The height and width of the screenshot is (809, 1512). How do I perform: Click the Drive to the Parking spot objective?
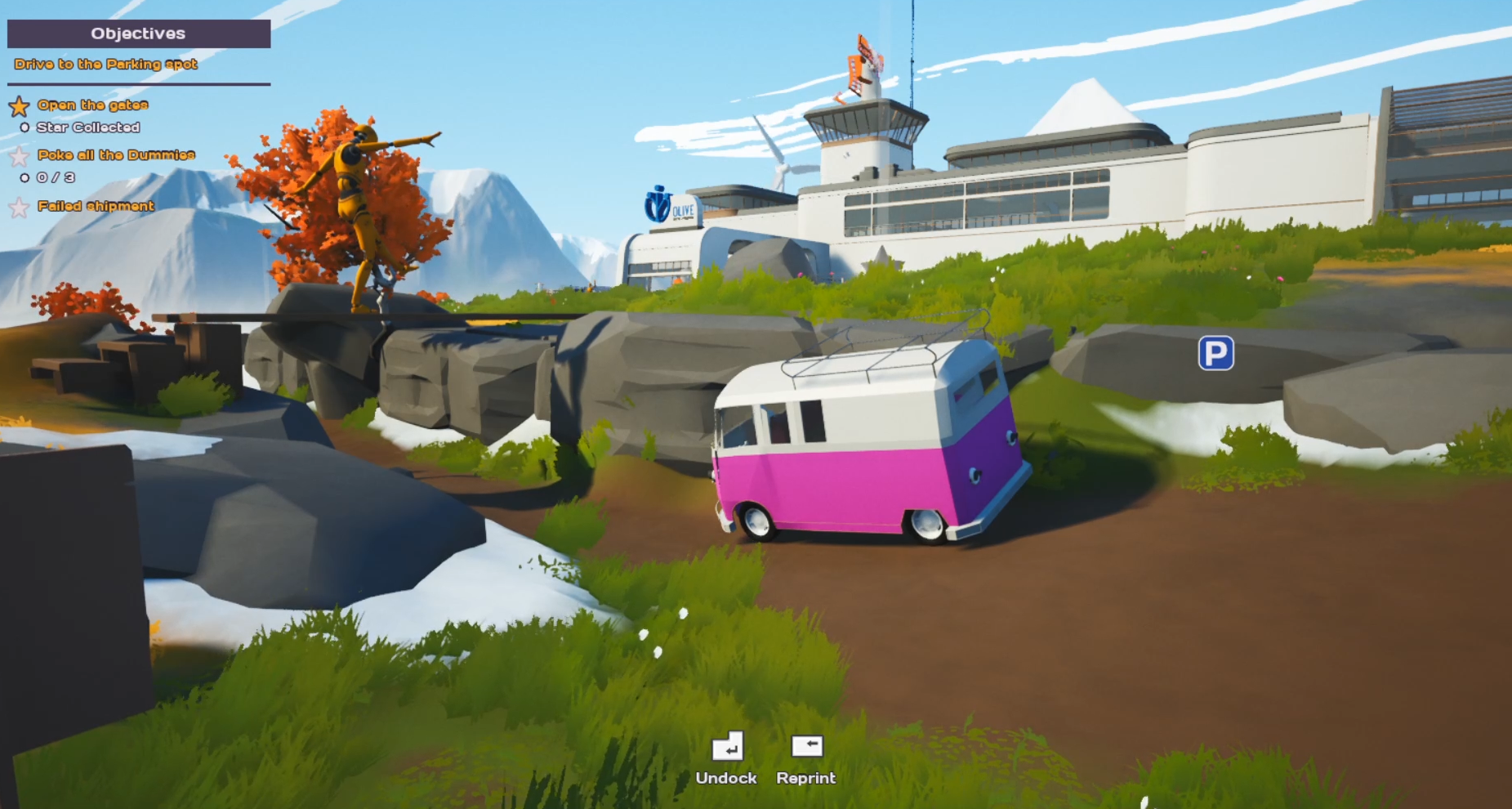coord(106,64)
